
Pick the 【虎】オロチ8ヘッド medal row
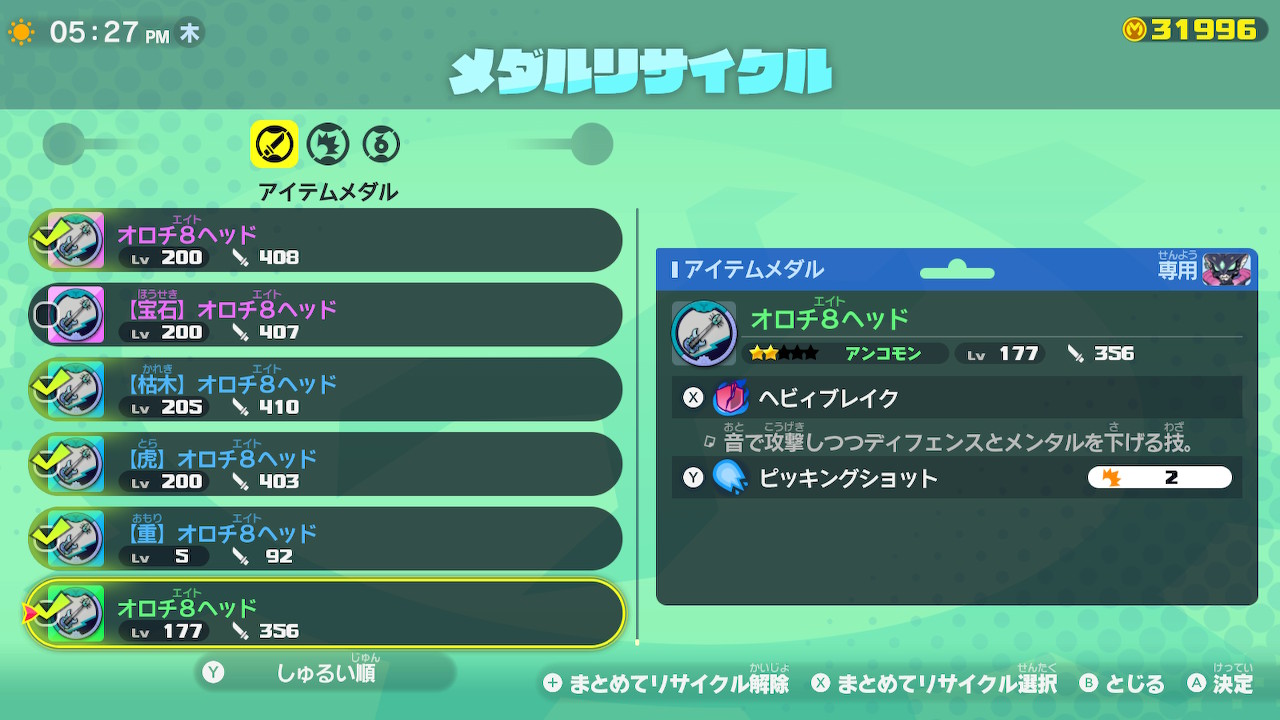point(325,464)
